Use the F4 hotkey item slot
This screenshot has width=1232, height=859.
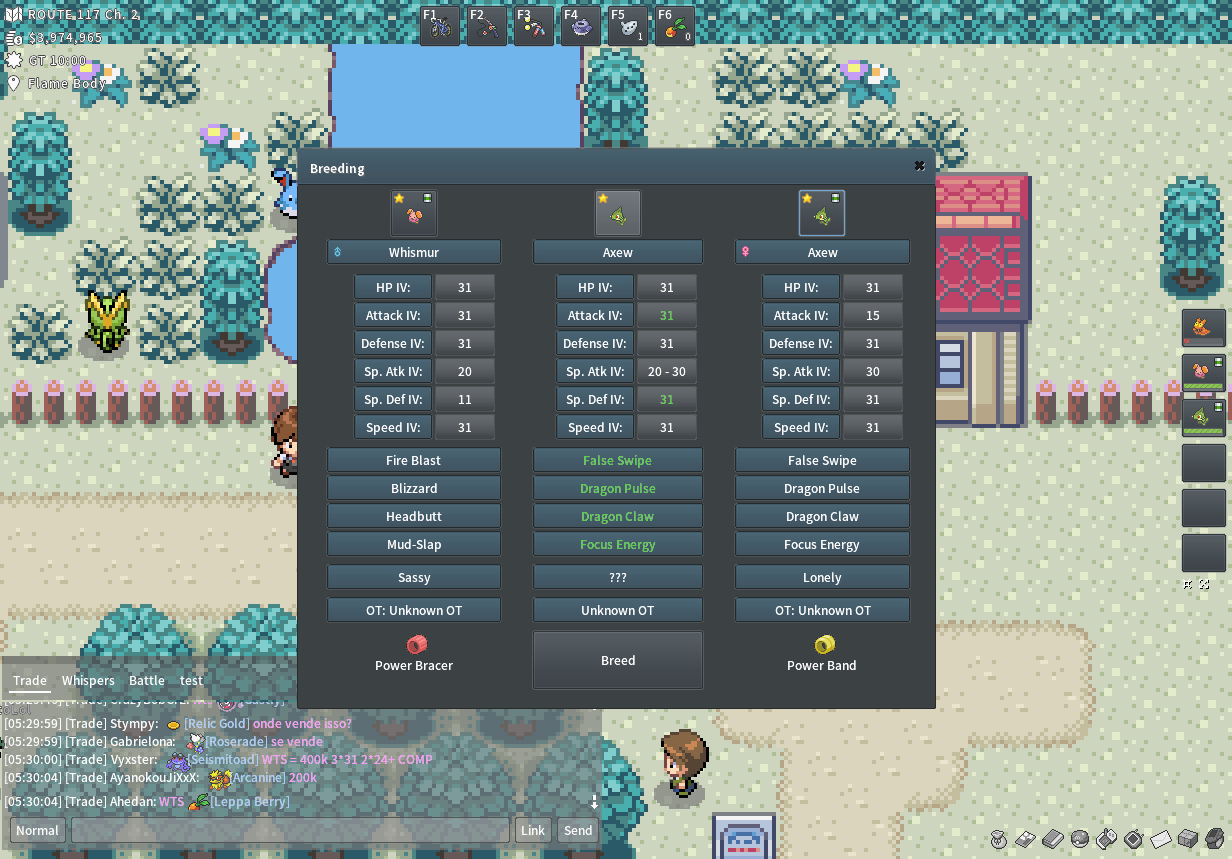tap(581, 26)
